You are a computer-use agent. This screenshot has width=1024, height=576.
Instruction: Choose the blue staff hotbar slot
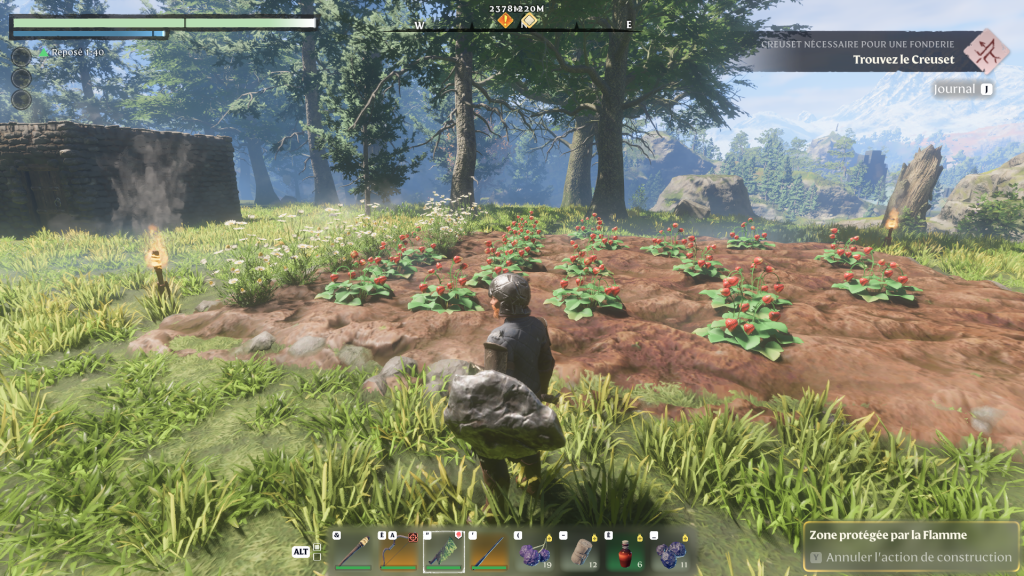tap(489, 550)
